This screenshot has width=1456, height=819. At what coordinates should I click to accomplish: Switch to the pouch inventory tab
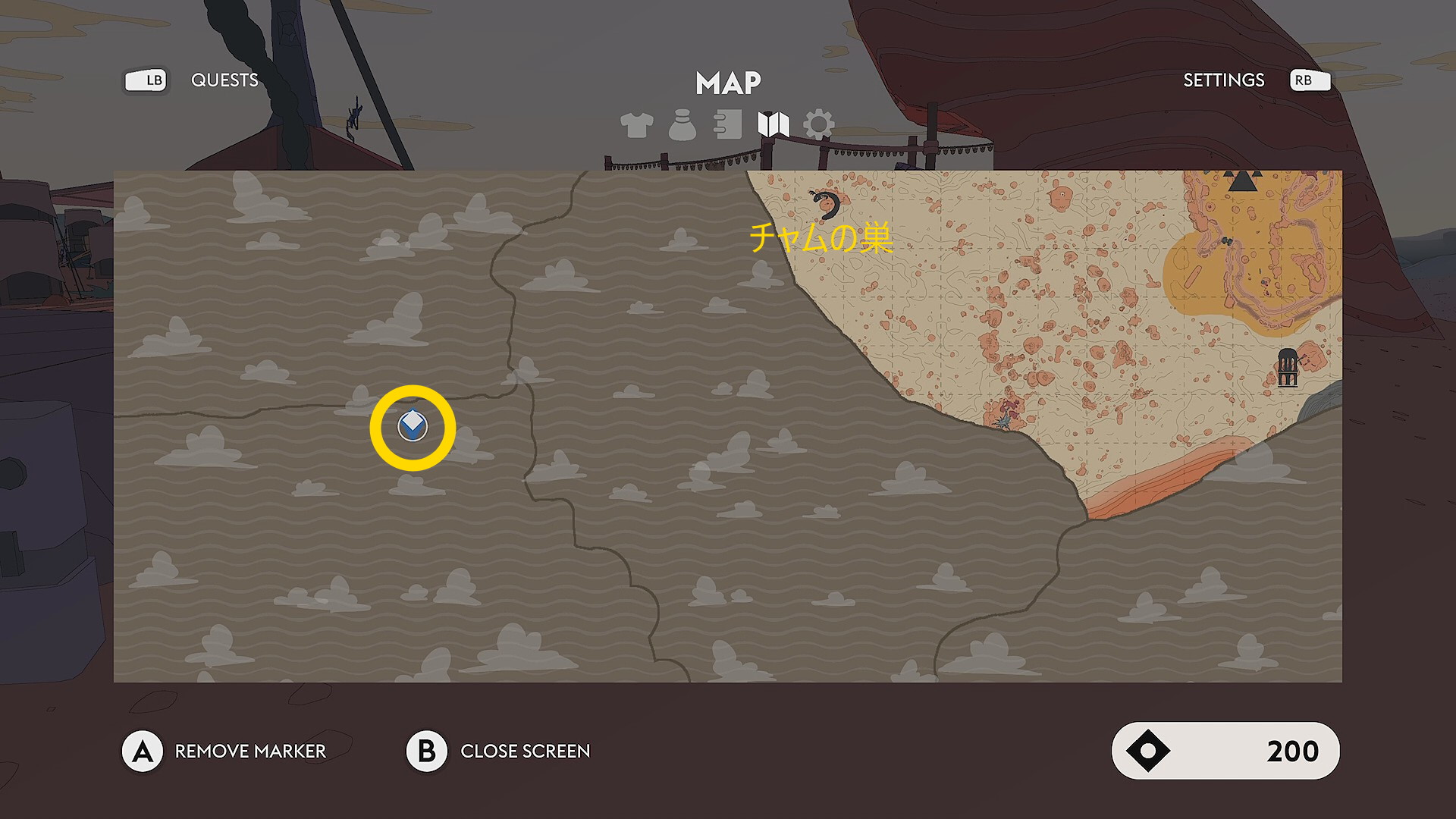(682, 125)
